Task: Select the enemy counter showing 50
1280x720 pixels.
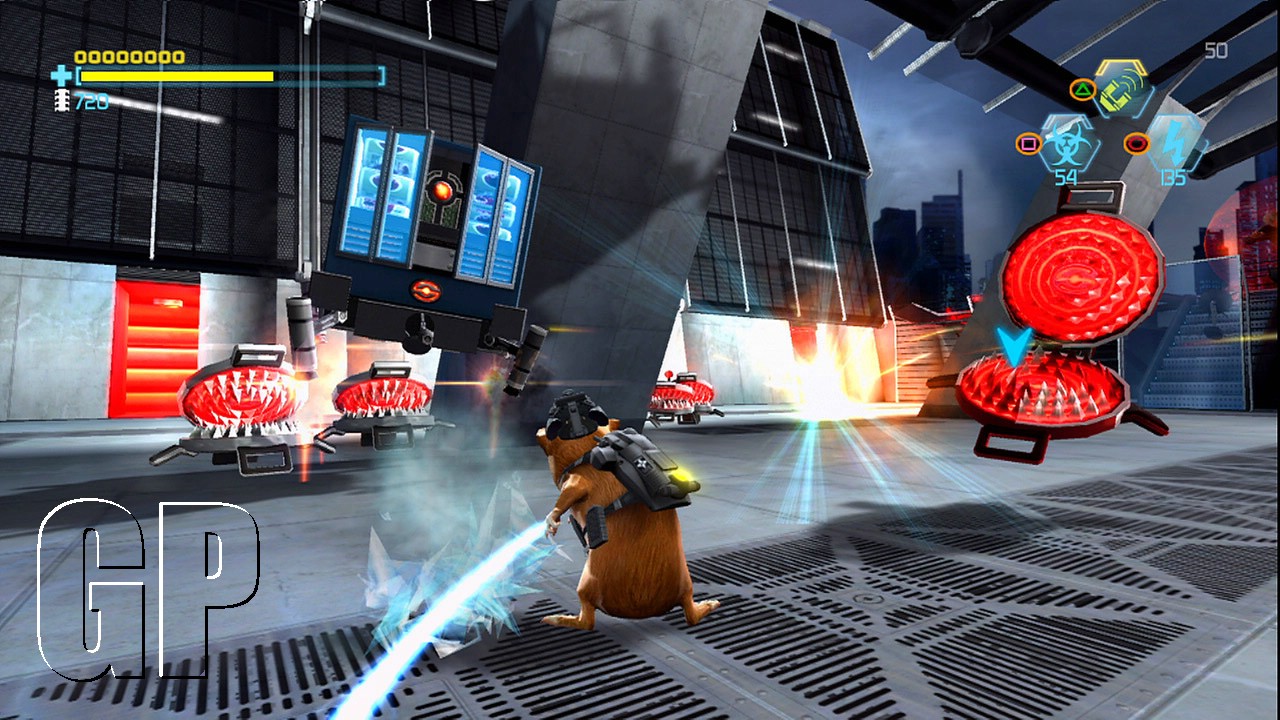Action: [x=1215, y=50]
